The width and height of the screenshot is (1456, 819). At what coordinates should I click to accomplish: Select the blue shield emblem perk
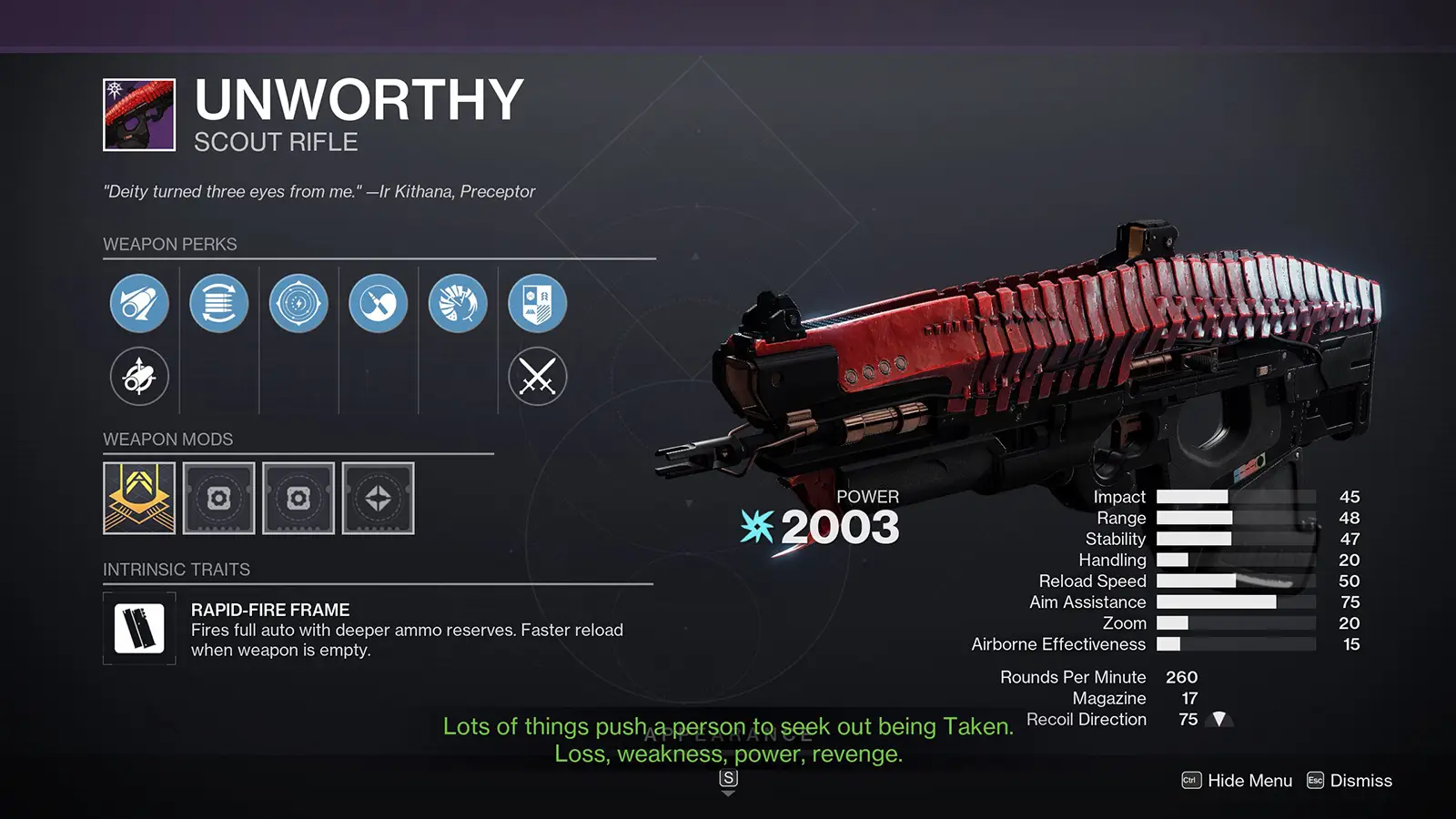[537, 303]
